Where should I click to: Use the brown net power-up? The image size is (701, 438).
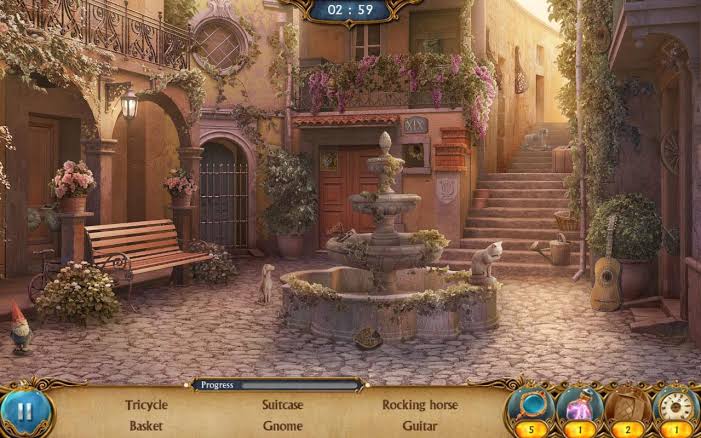pos(627,408)
